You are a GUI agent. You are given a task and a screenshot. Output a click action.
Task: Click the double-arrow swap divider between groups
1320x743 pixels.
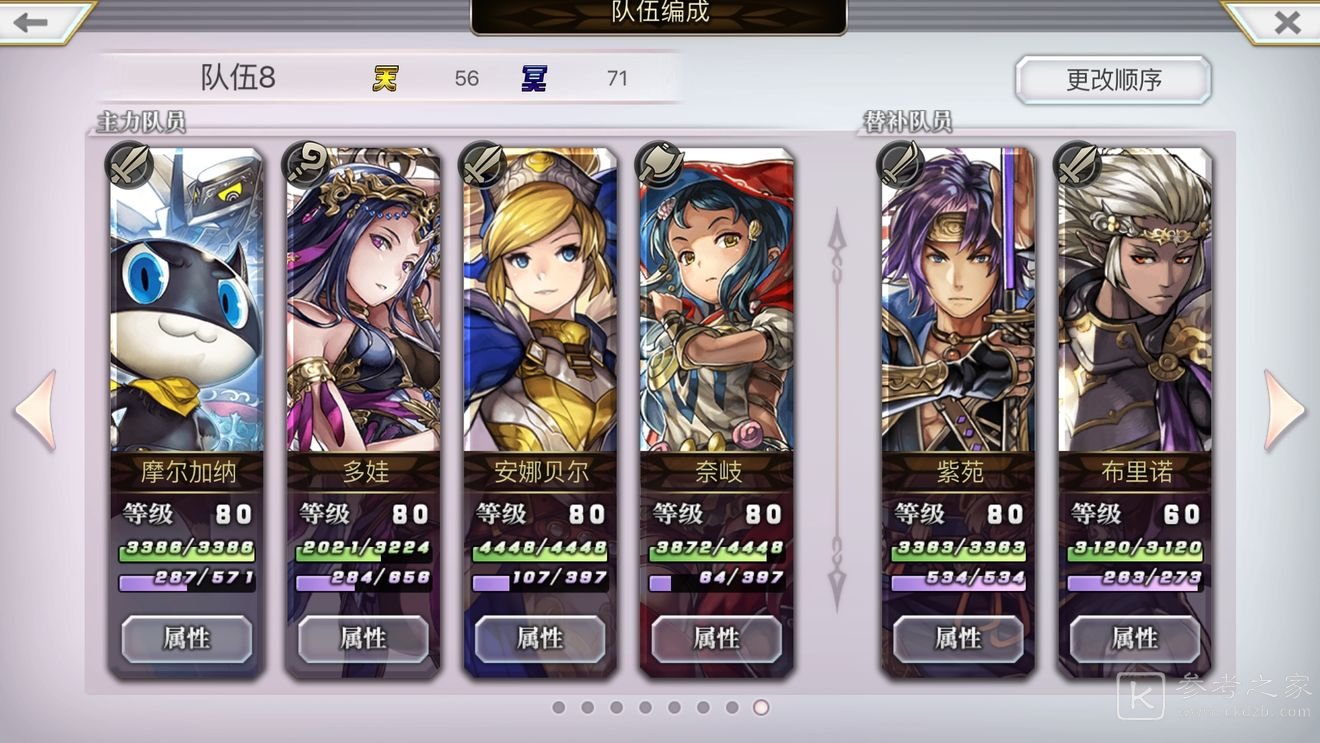click(837, 410)
